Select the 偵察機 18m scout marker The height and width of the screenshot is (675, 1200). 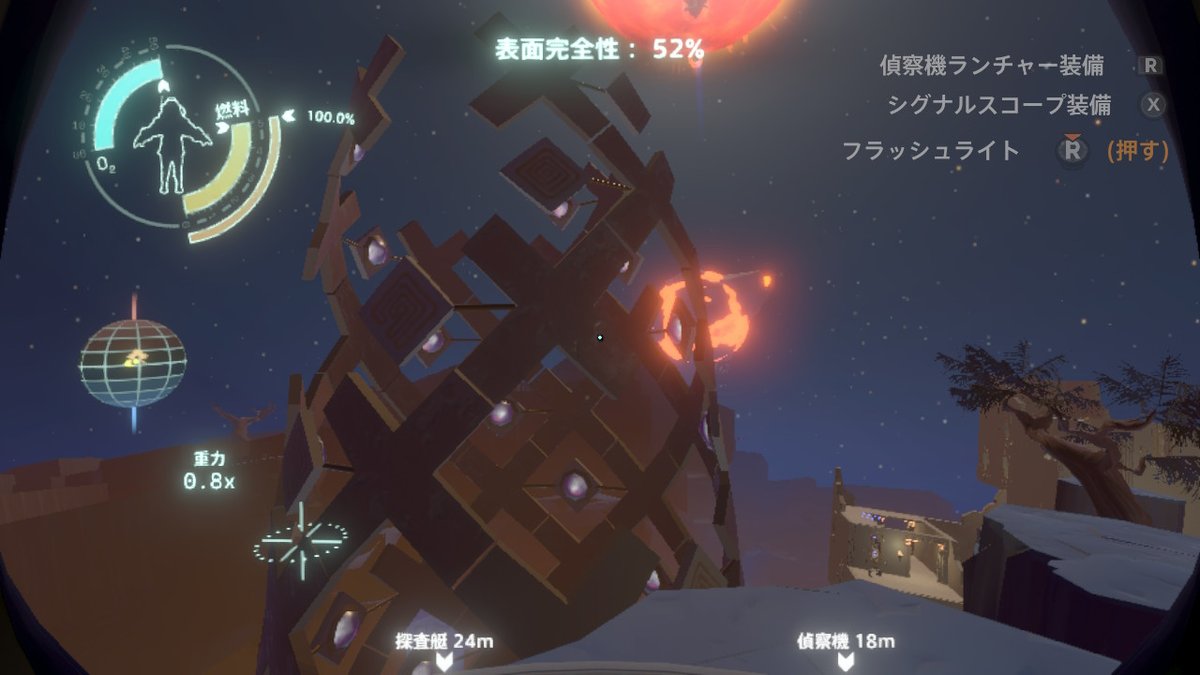pyautogui.click(x=846, y=650)
